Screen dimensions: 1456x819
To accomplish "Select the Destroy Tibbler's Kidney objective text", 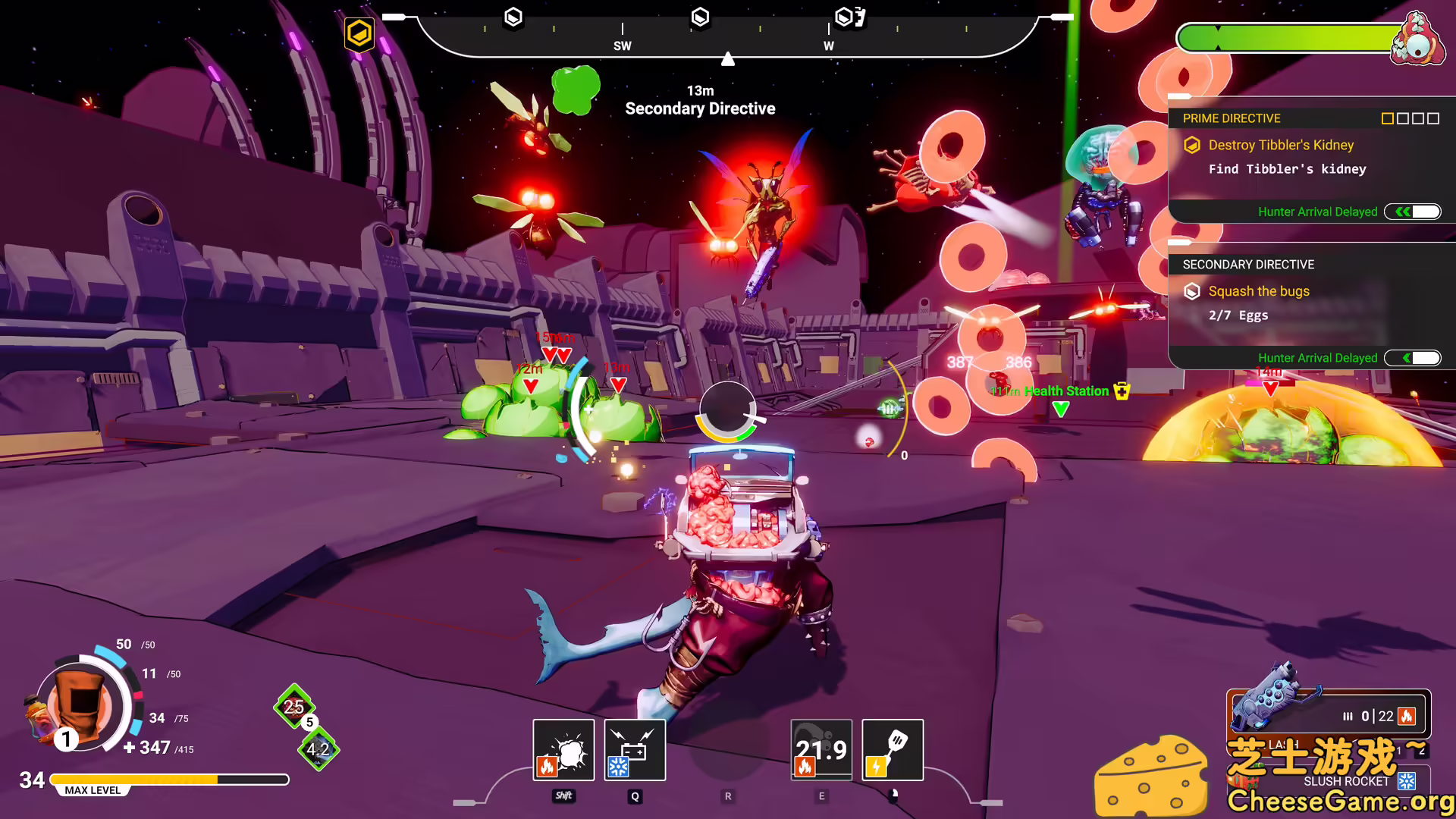I will (x=1280, y=145).
